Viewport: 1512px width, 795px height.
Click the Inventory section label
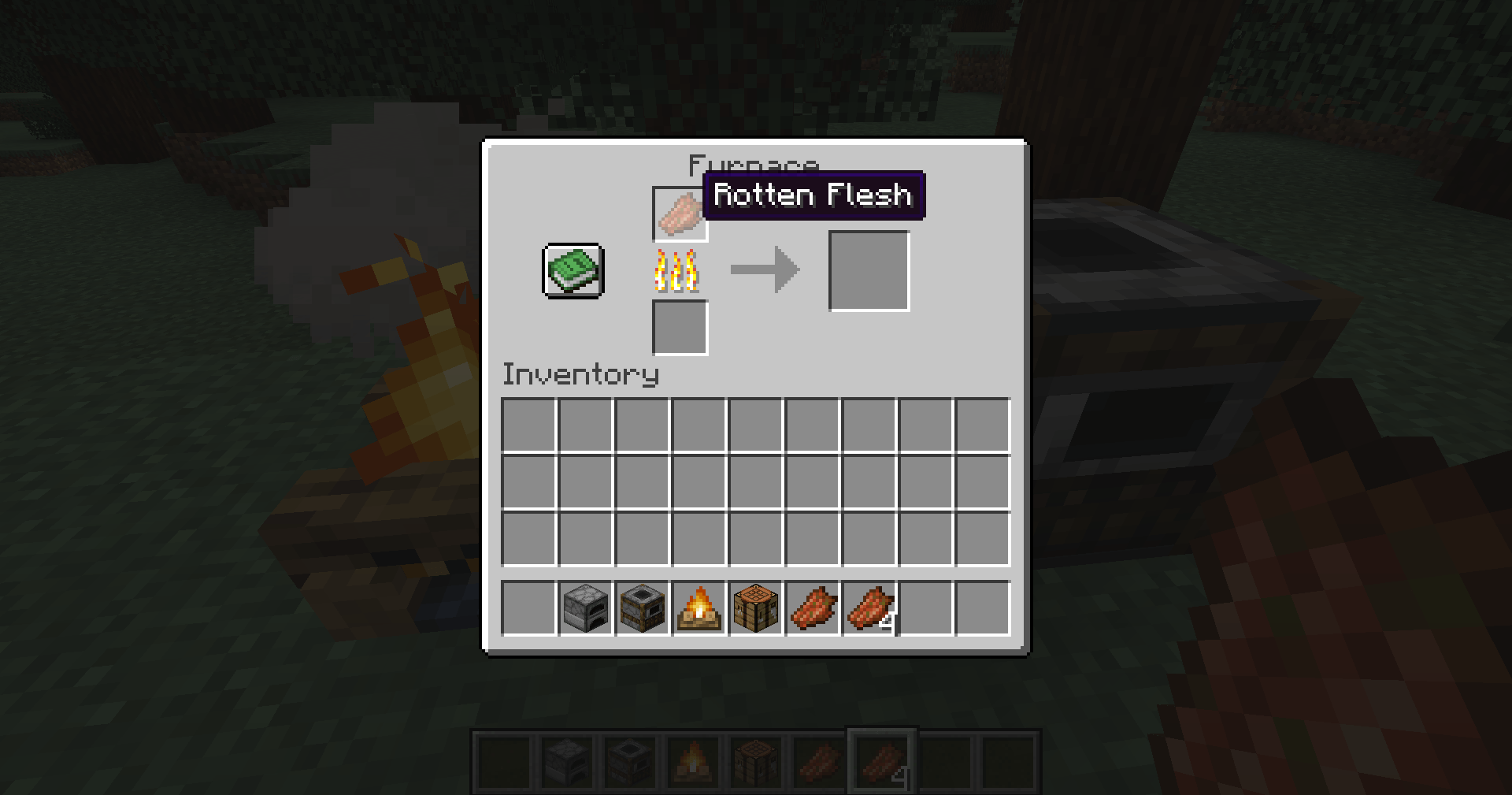click(x=580, y=375)
